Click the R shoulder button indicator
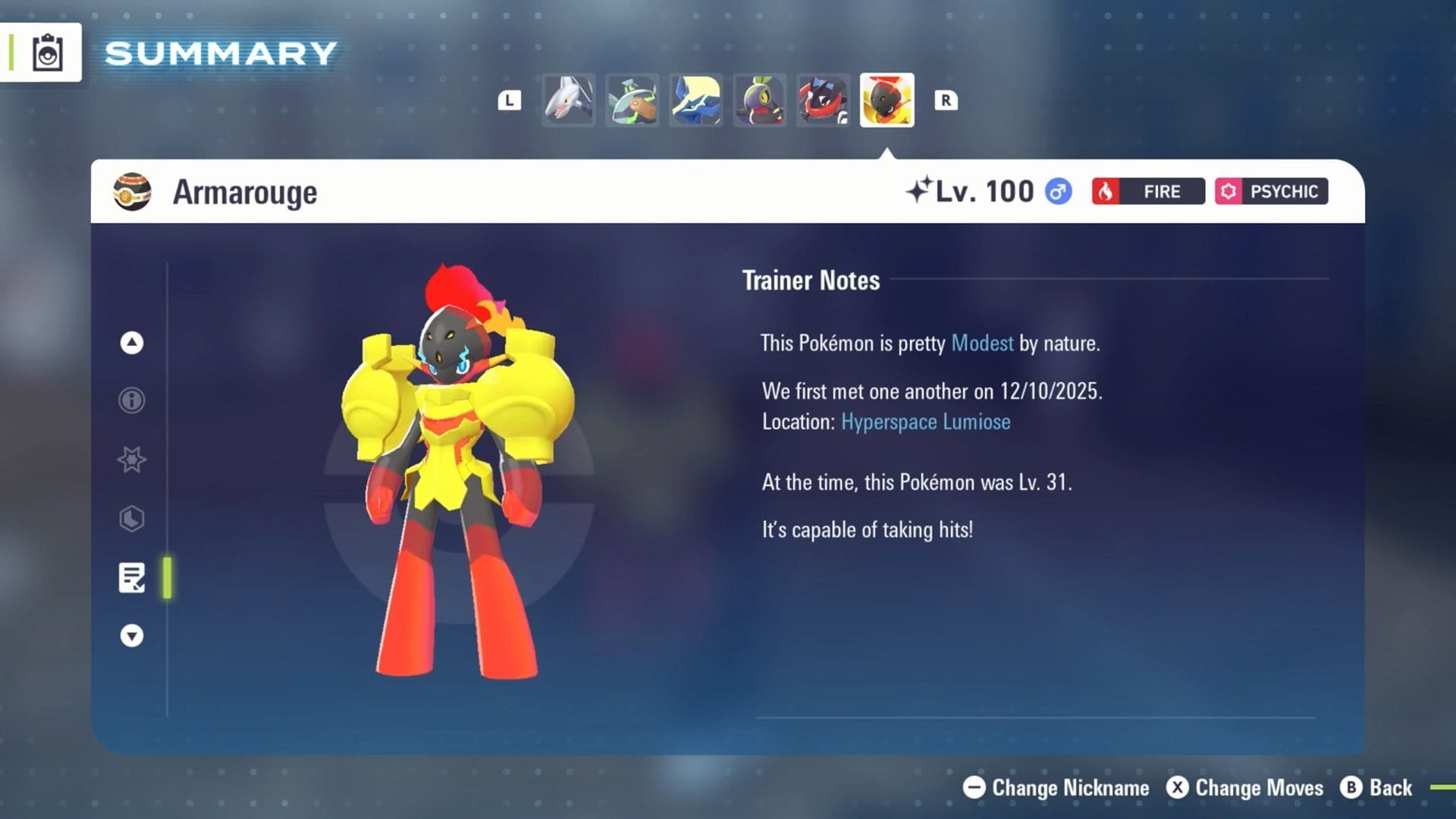Viewport: 1456px width, 819px height. click(946, 99)
